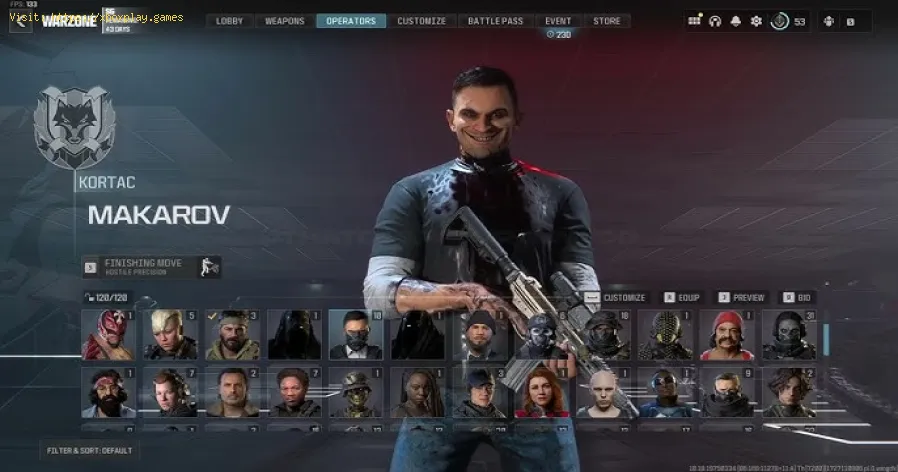Choose the red-hat mustached operator
Image resolution: width=898 pixels, height=472 pixels.
tap(727, 335)
